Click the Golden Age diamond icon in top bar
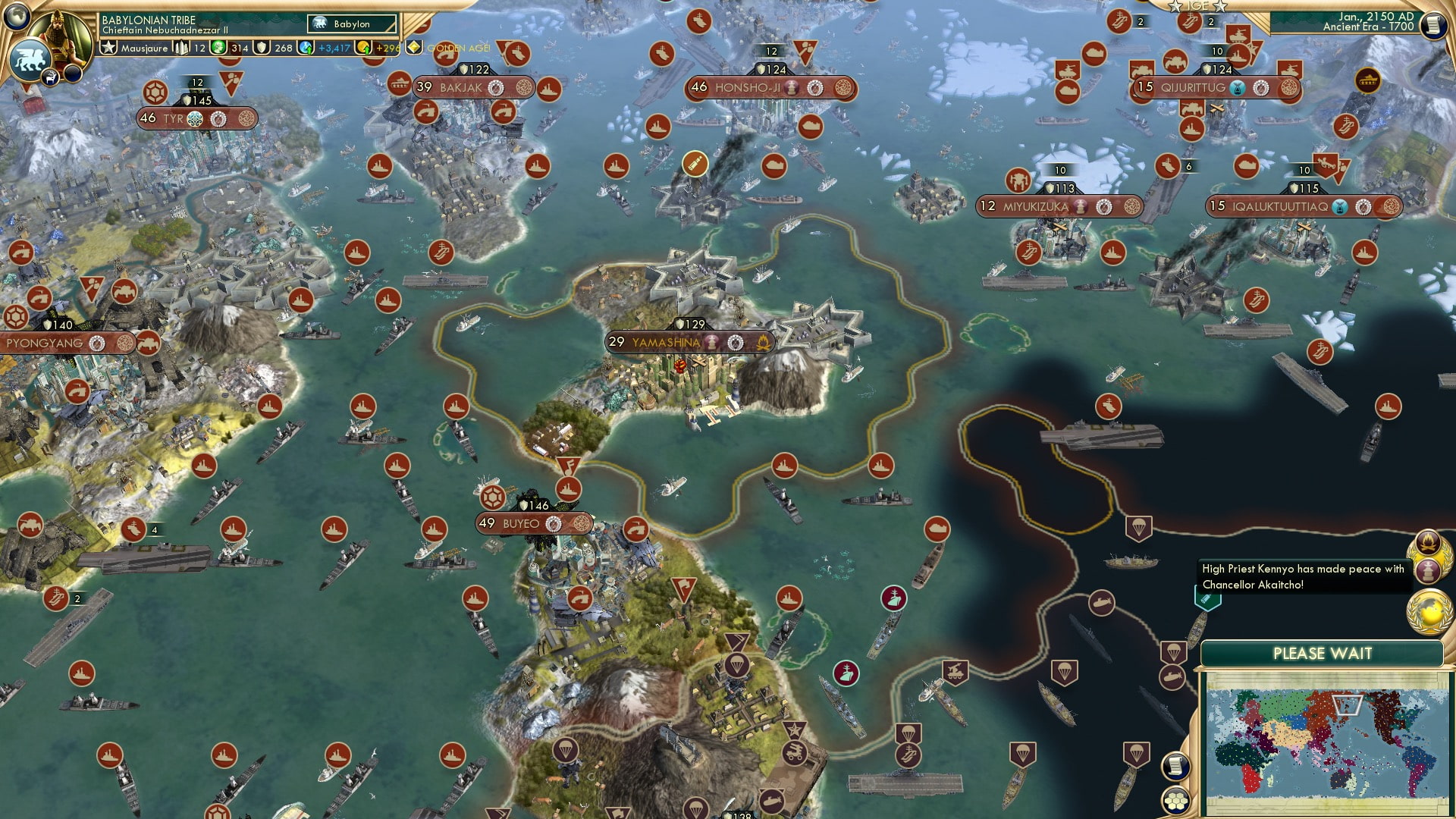1456x819 pixels. 413,47
